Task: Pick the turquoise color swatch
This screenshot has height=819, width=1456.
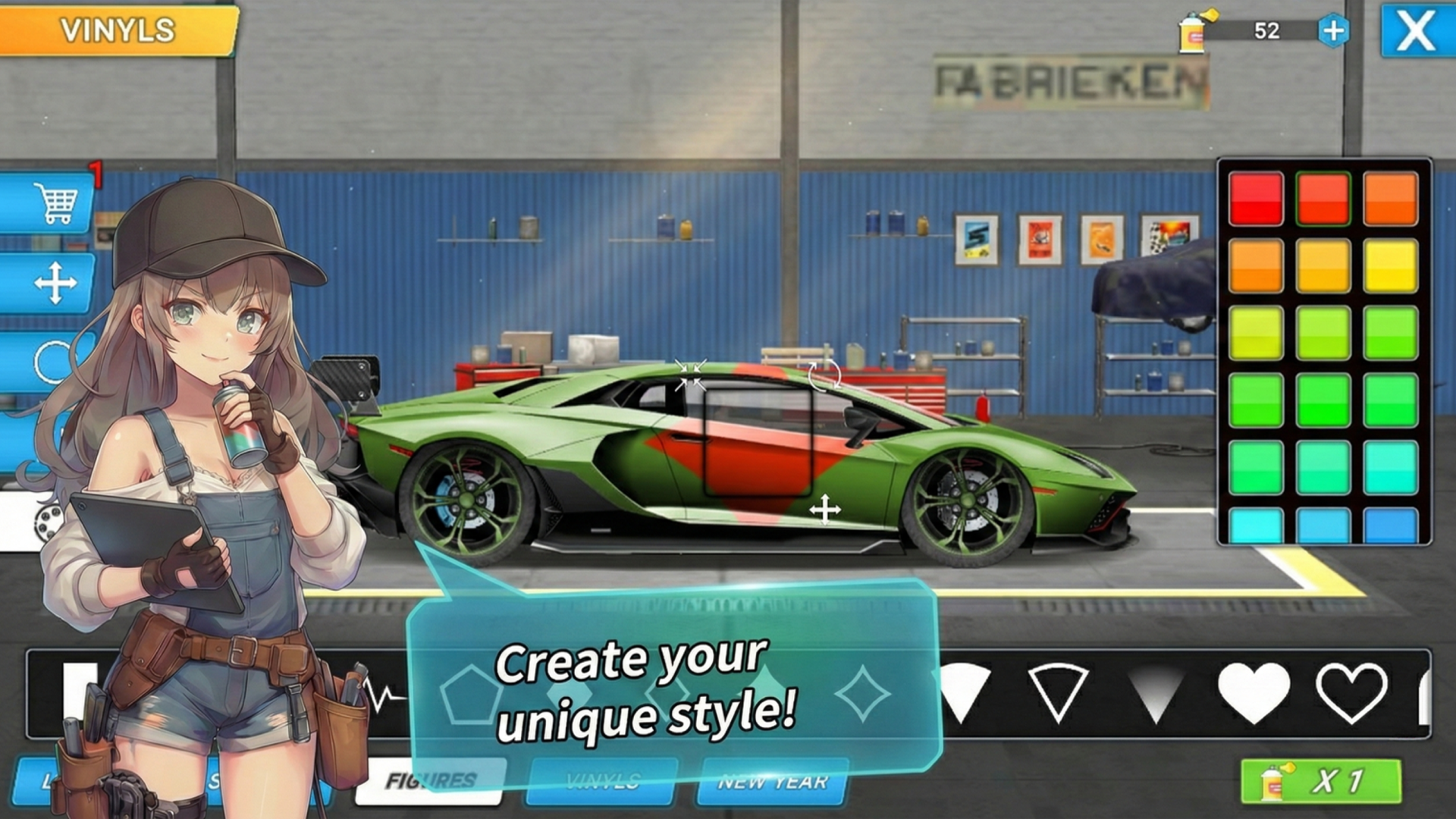Action: (1390, 467)
